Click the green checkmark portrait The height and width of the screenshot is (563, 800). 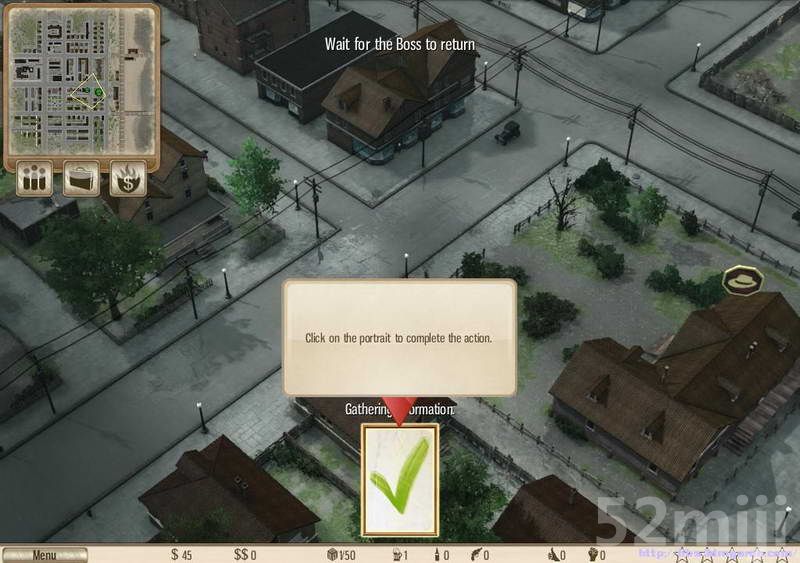(x=399, y=479)
